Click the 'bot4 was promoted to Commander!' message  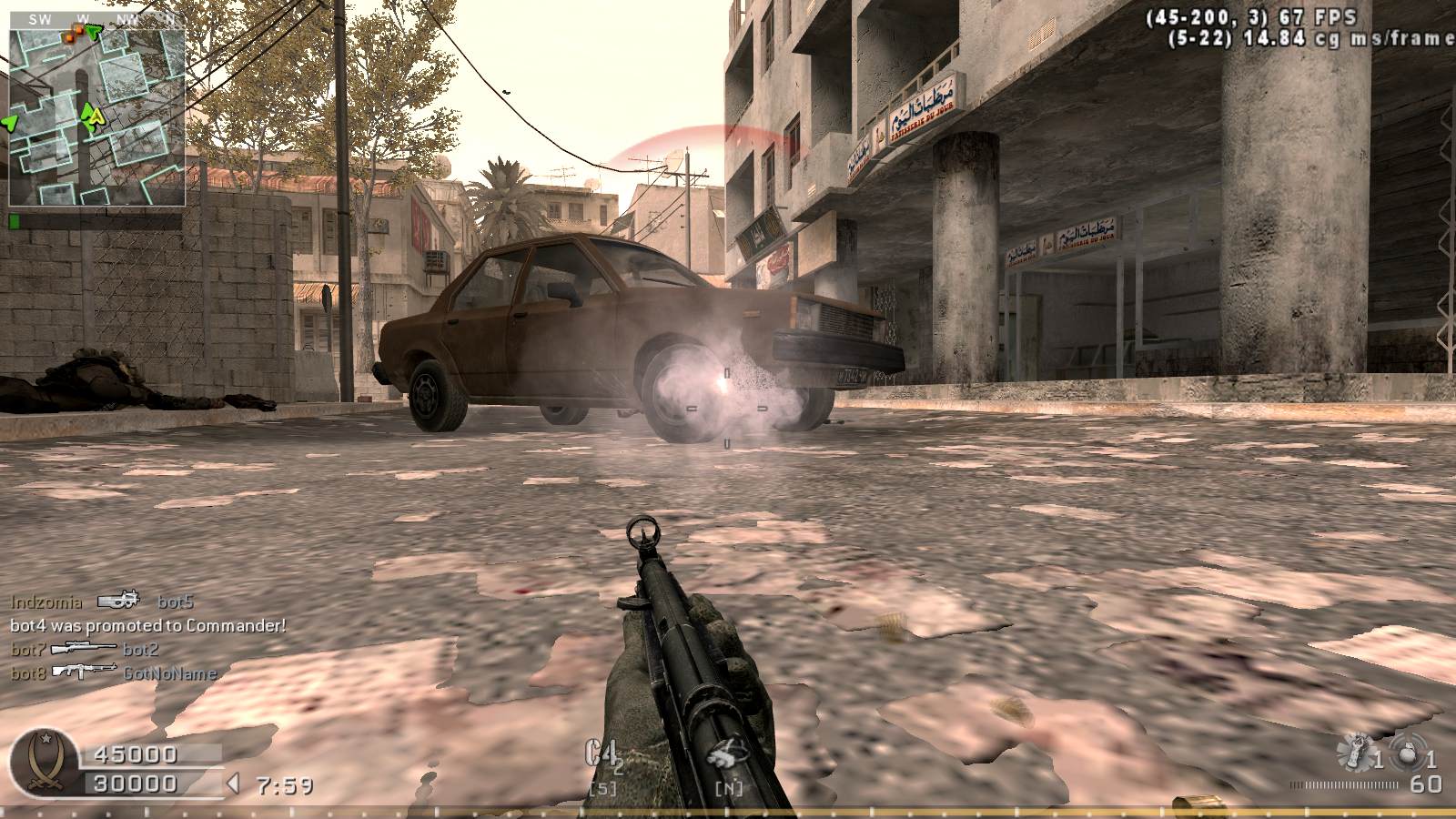click(x=148, y=625)
